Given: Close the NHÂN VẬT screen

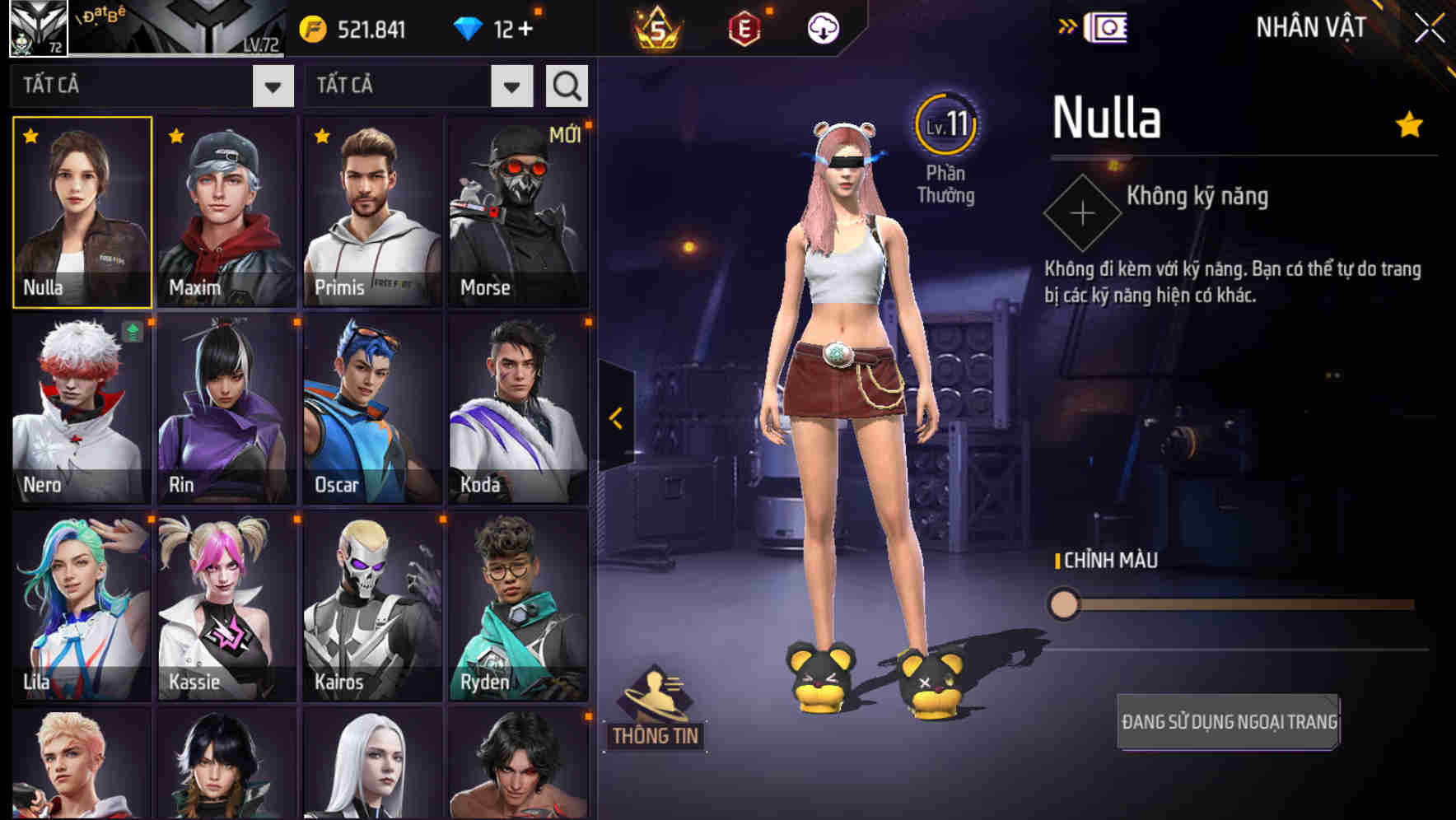Looking at the screenshot, I should 1431,26.
